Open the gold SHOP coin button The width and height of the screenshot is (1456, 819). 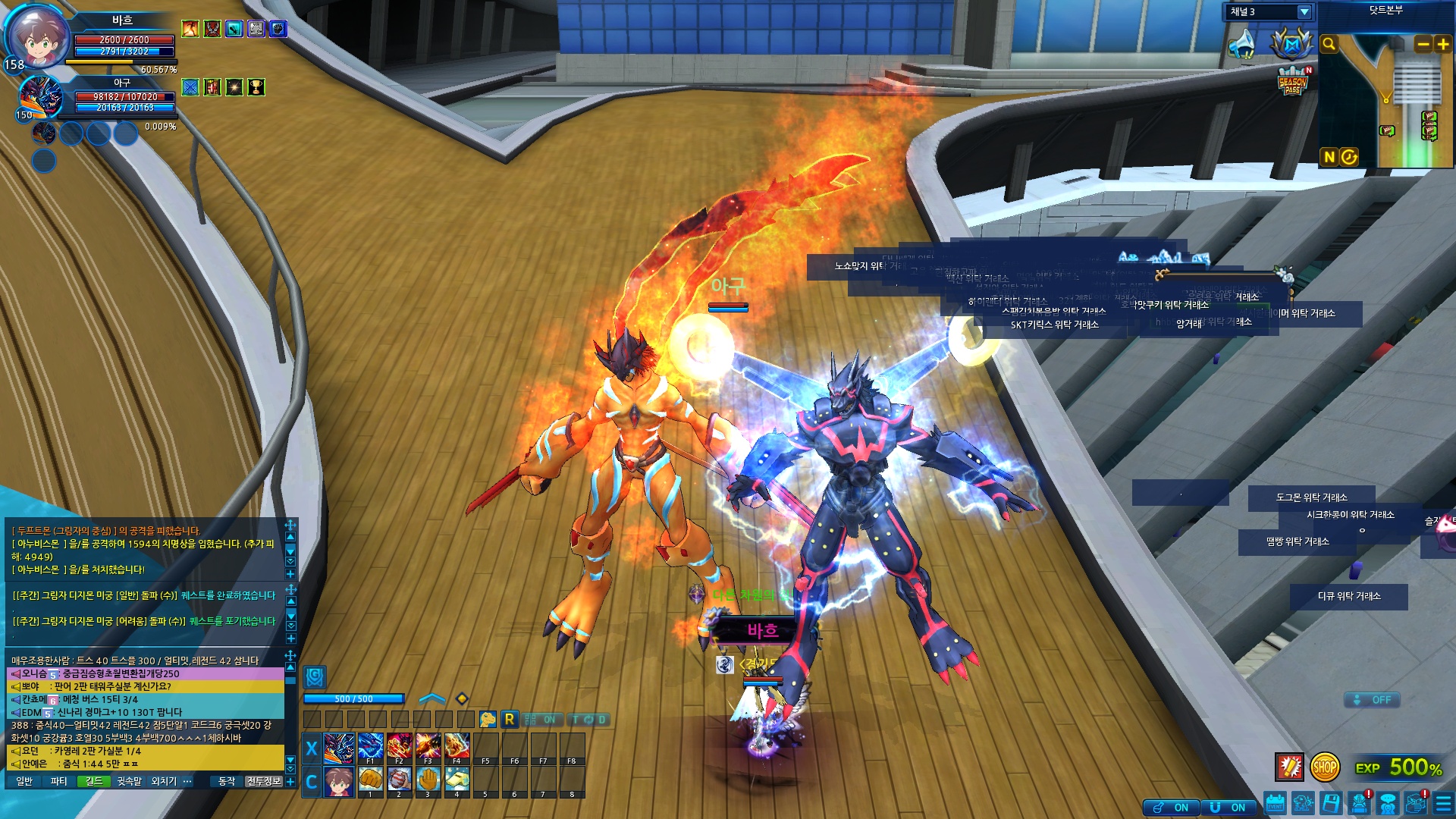coord(1325,767)
